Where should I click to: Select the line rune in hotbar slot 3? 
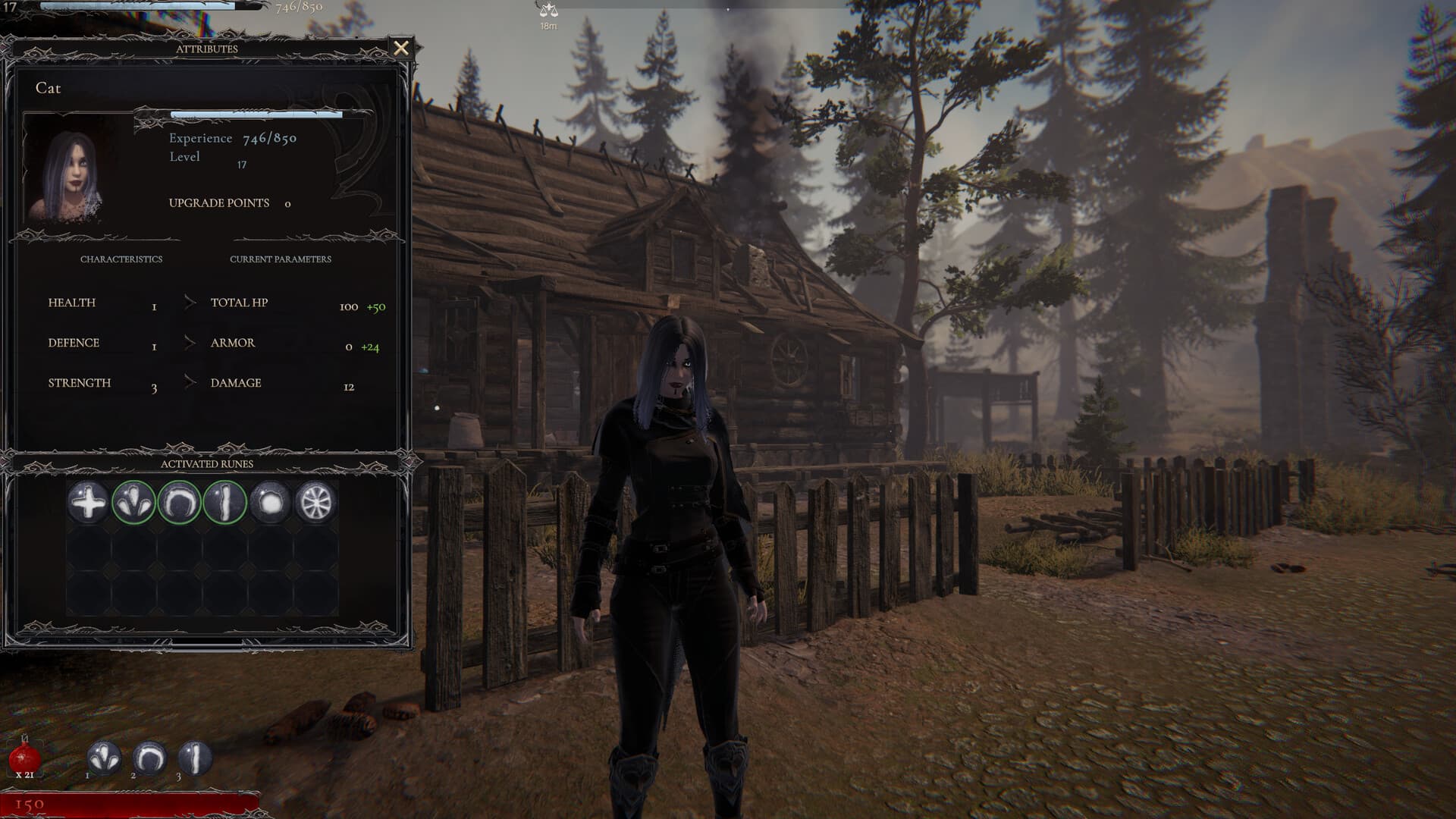(196, 755)
